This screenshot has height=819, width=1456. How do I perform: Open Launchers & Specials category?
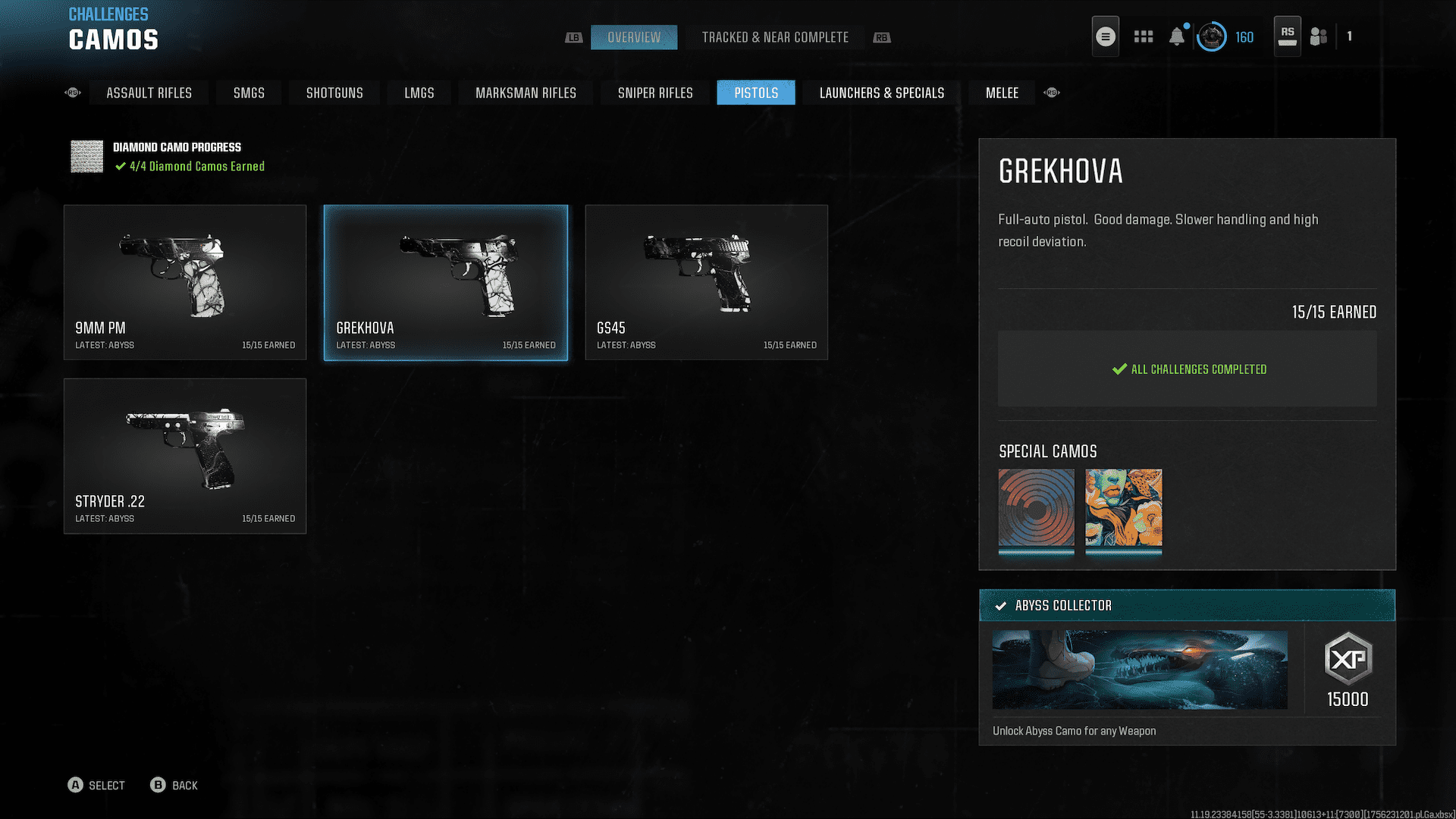click(x=881, y=93)
